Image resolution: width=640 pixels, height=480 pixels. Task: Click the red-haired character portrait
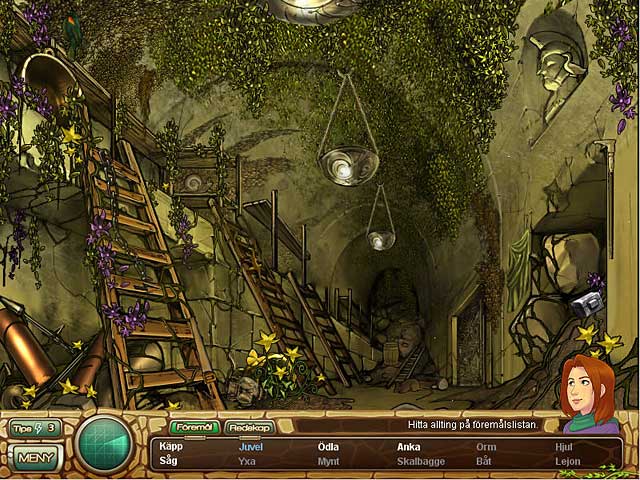pyautogui.click(x=589, y=393)
